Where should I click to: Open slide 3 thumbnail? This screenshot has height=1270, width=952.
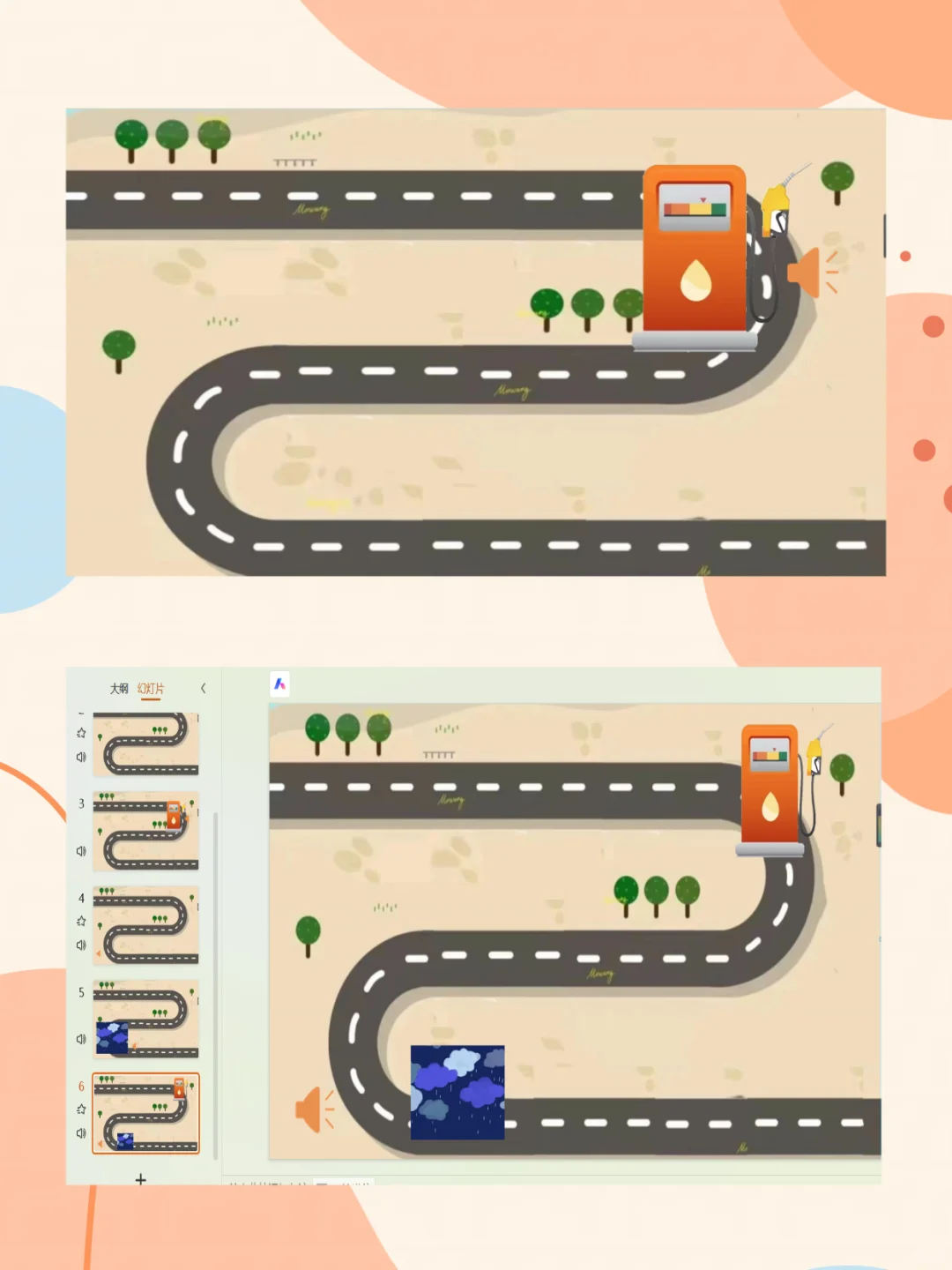click(145, 831)
